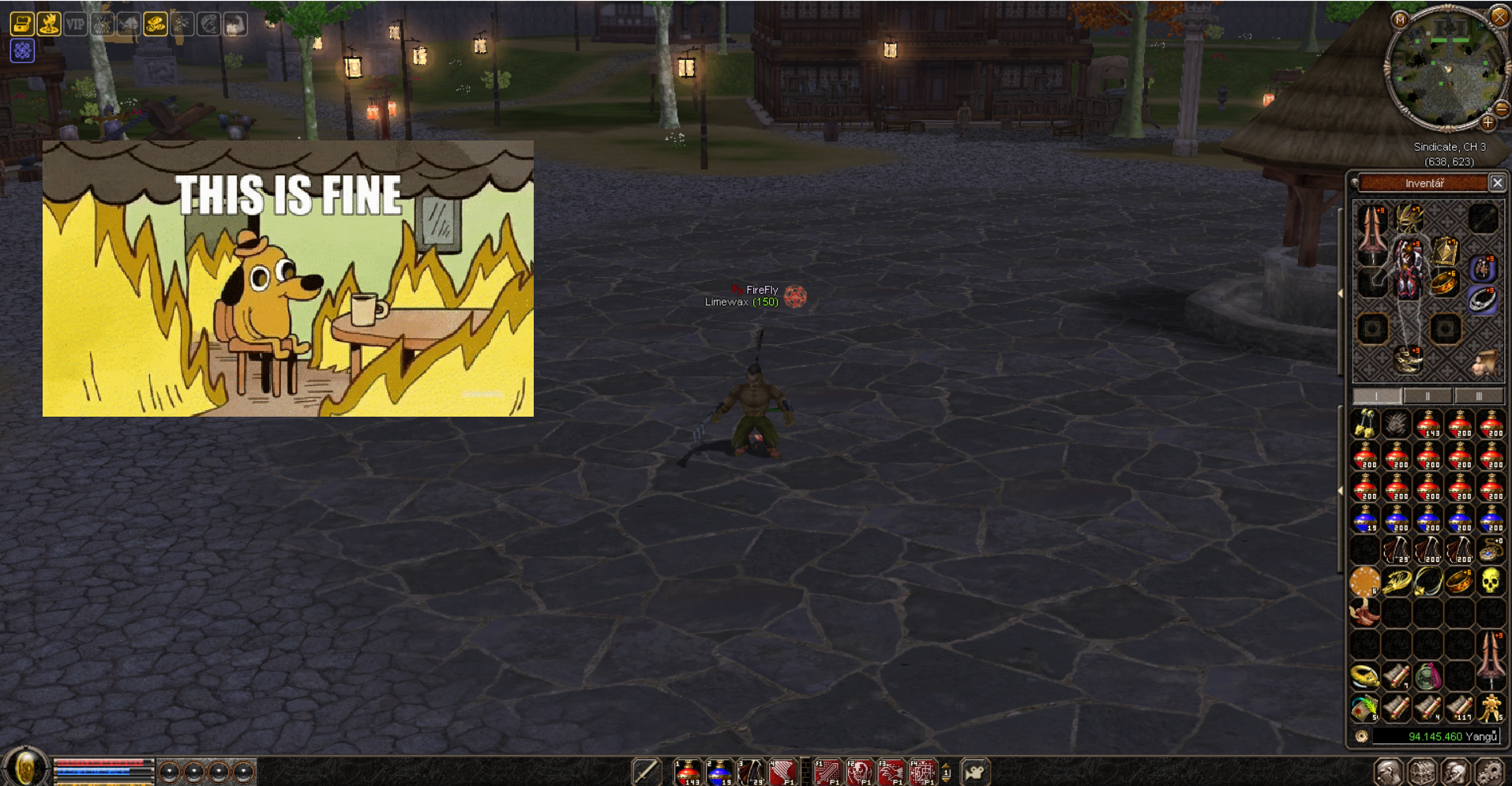Close the minimap with its X button
Image resolution: width=1512 pixels, height=786 pixels.
(1499, 16)
